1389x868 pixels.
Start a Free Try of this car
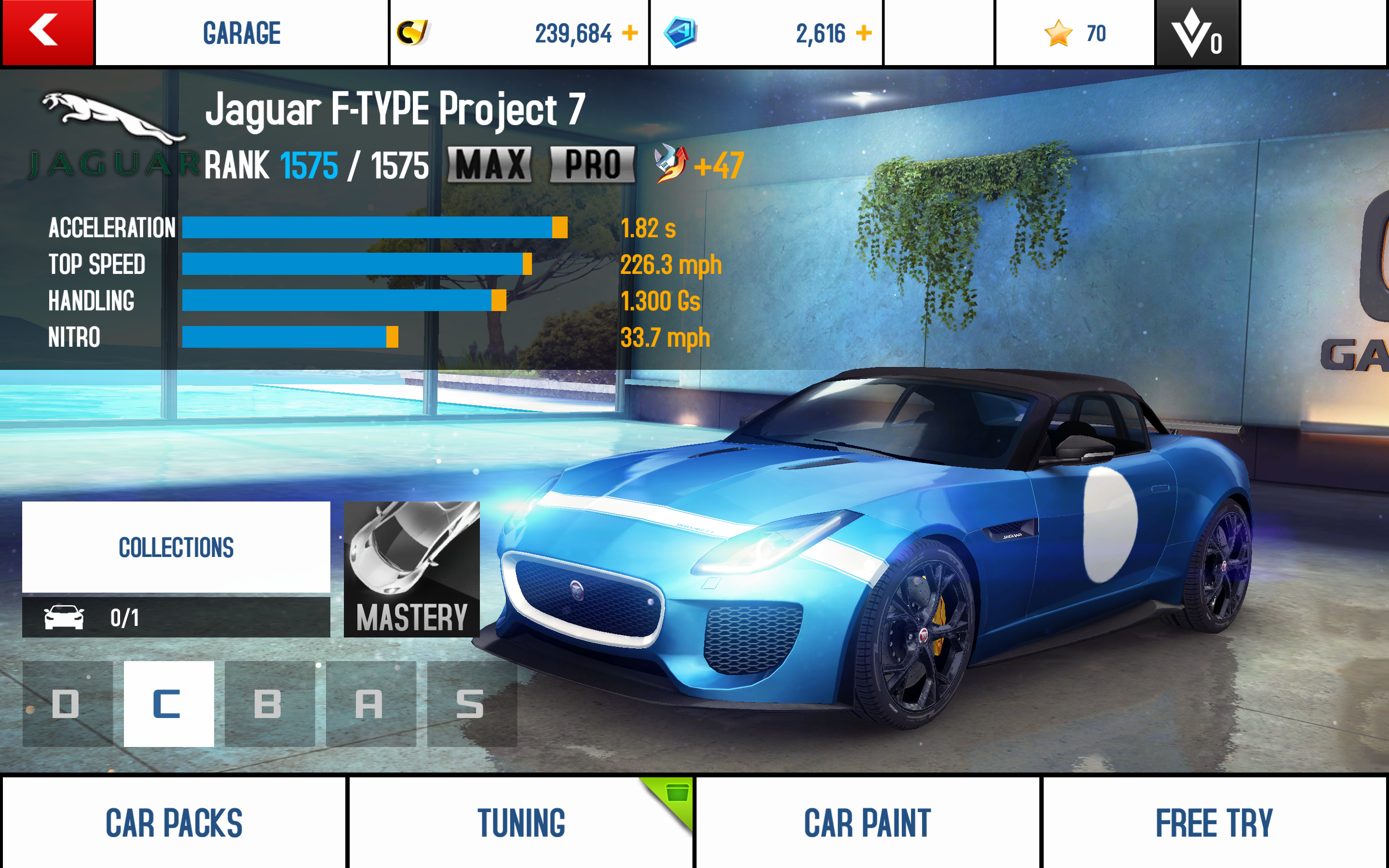1214,822
